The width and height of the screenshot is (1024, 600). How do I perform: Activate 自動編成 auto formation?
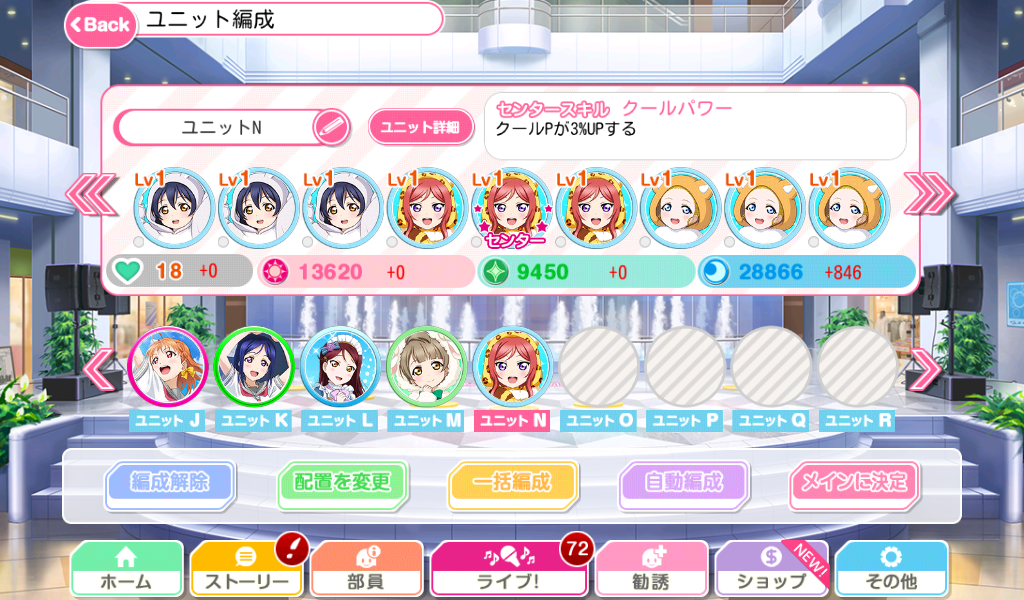point(684,484)
